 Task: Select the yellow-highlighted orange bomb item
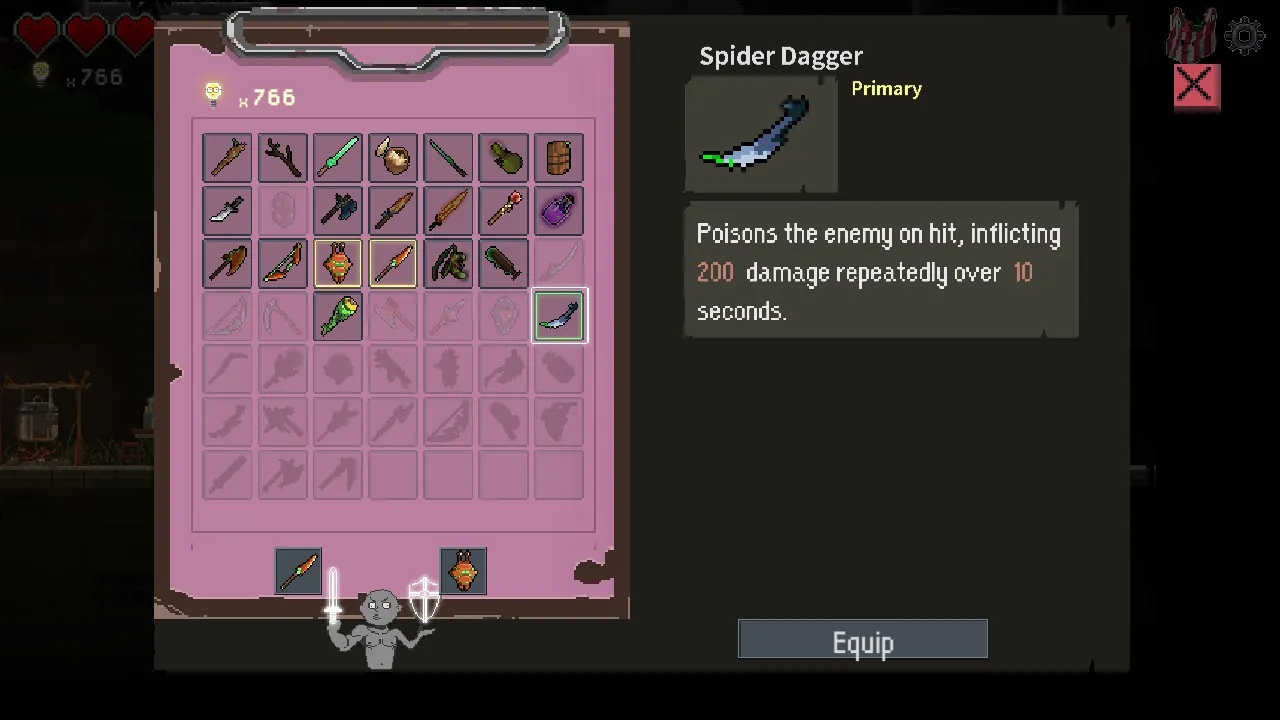click(337, 263)
